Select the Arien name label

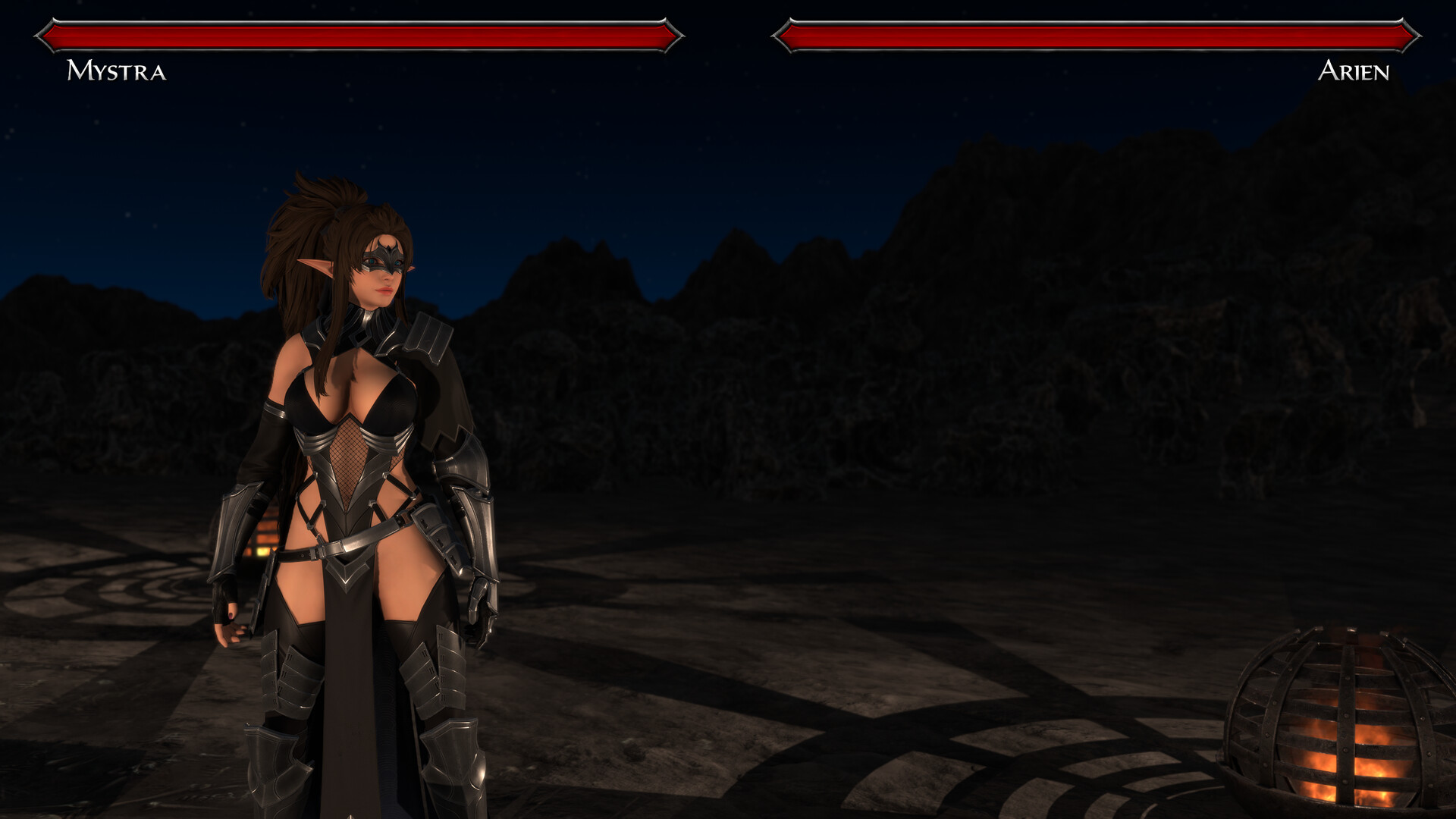click(x=1354, y=72)
